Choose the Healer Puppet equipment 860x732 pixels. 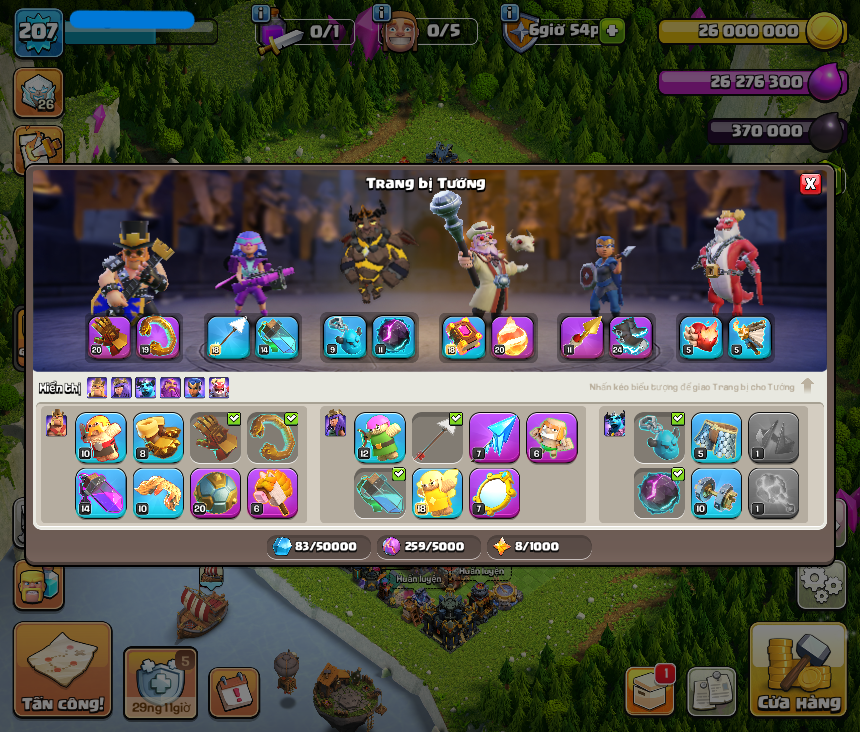tap(437, 494)
